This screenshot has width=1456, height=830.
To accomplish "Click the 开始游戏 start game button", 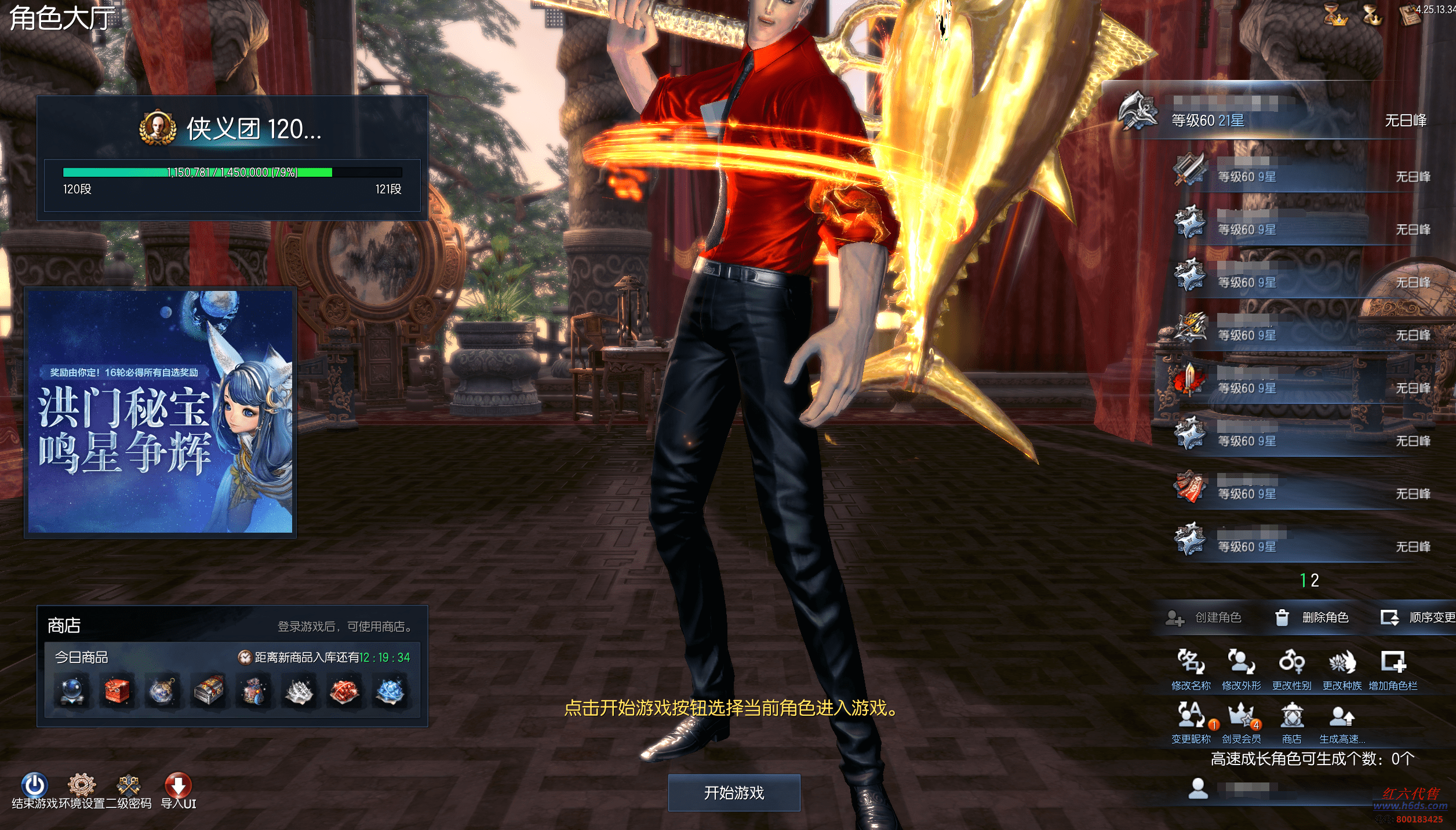I will pos(734,792).
